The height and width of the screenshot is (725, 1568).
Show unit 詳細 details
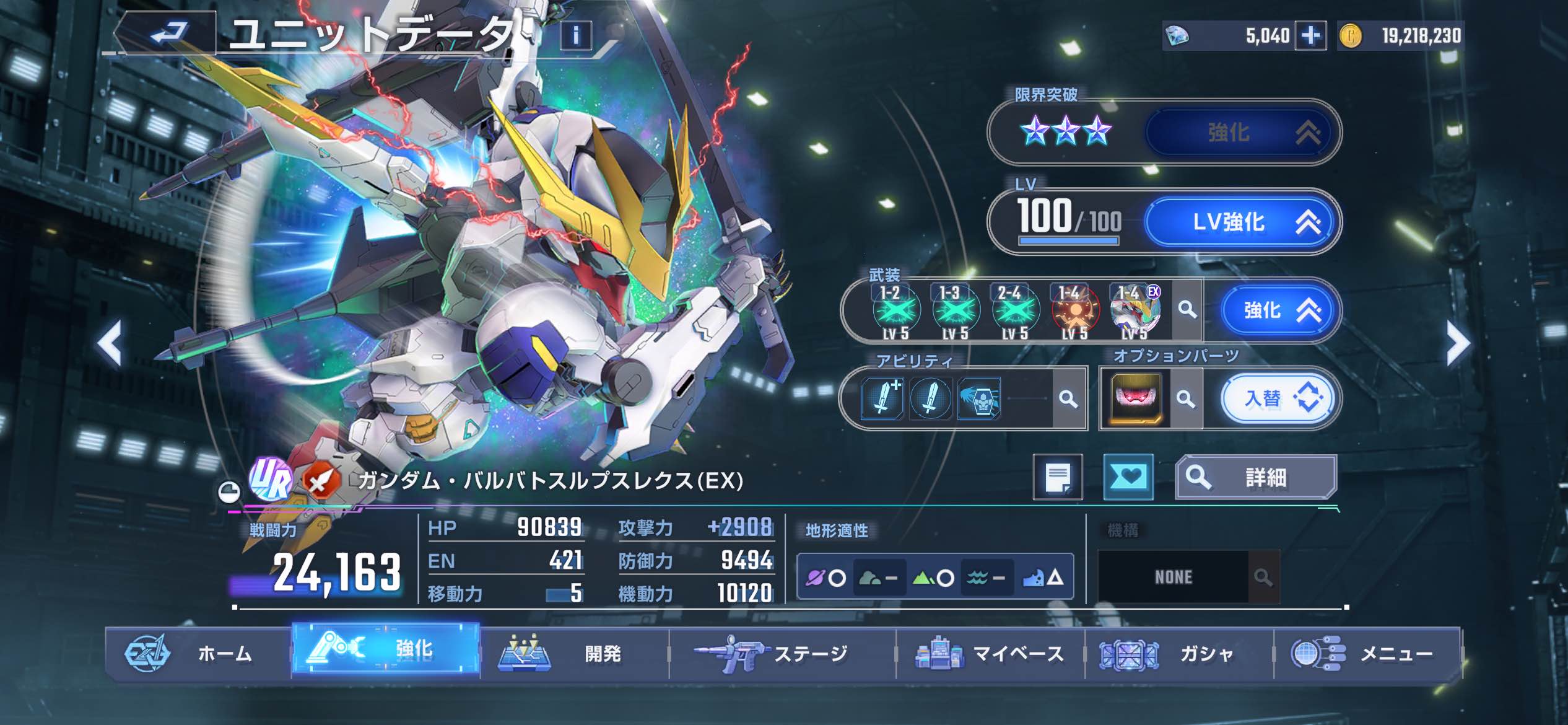click(x=1256, y=477)
